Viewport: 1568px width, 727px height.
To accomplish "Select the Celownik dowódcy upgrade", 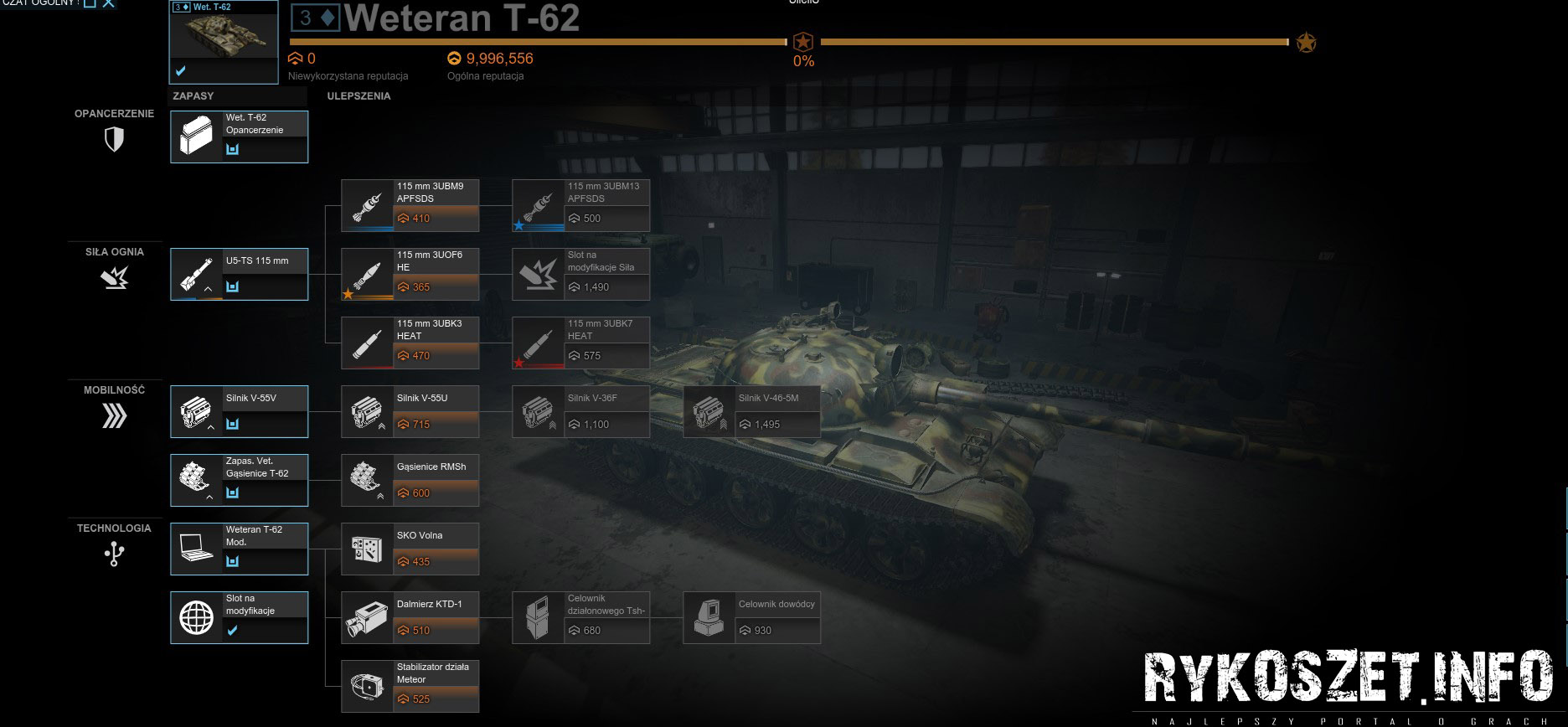I will (752, 617).
